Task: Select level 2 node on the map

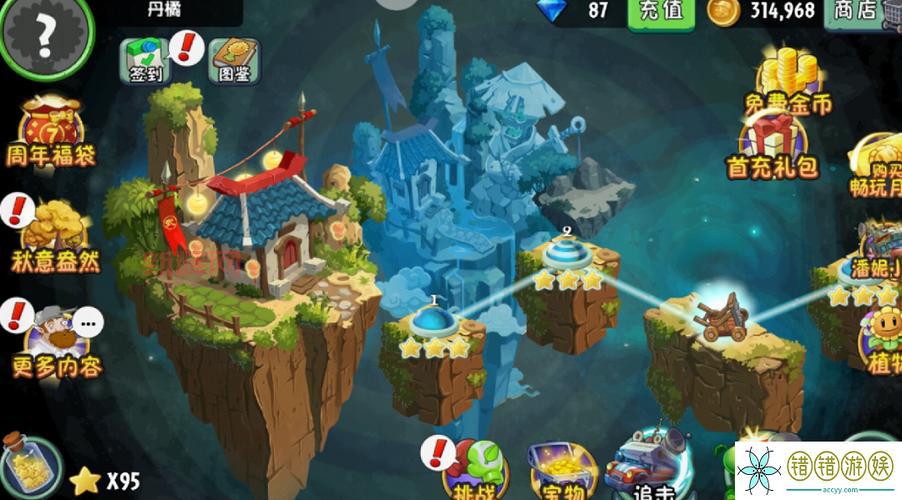Action: tap(567, 253)
